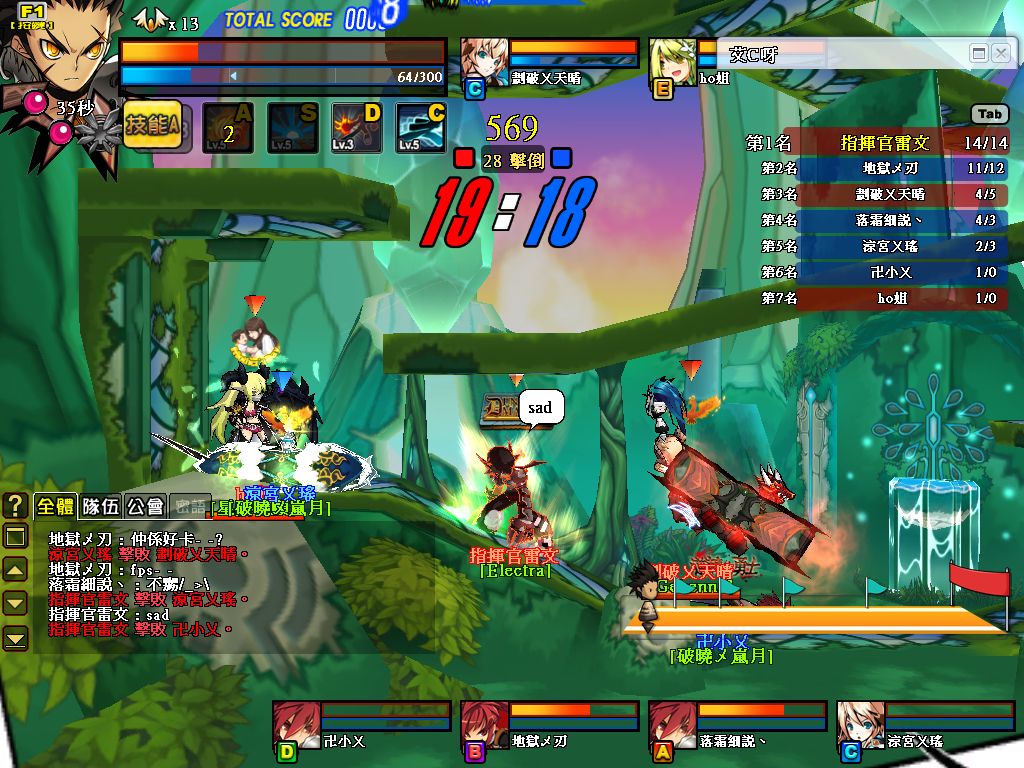Activate the skill icon on slot A
Viewport: 1024px width, 768px height.
coord(227,128)
